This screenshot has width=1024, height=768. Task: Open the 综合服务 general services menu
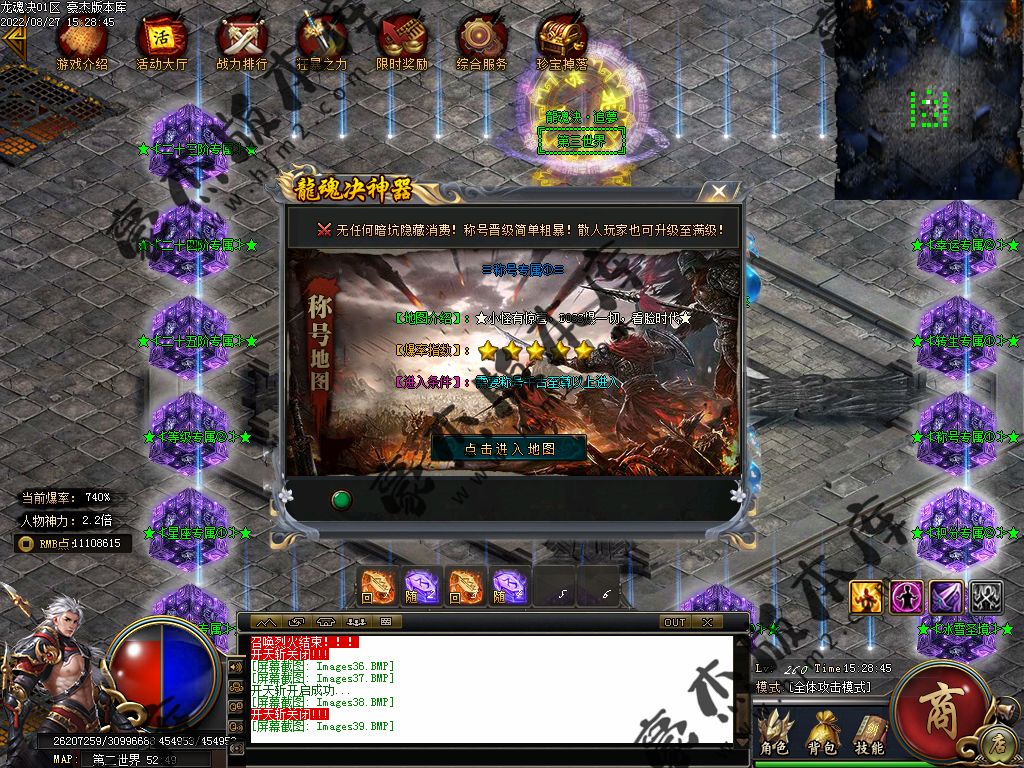point(482,43)
